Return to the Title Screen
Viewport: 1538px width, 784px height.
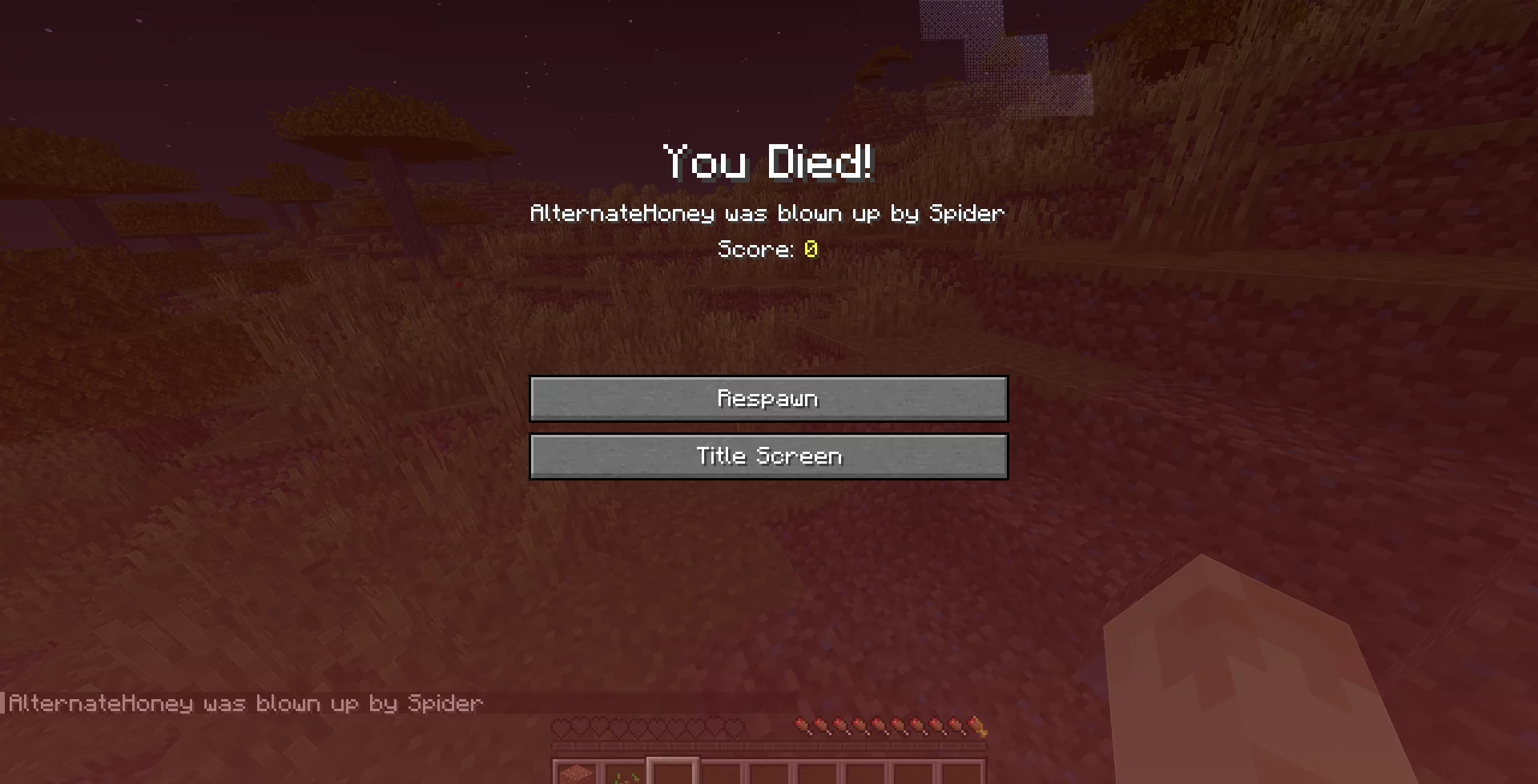[768, 456]
